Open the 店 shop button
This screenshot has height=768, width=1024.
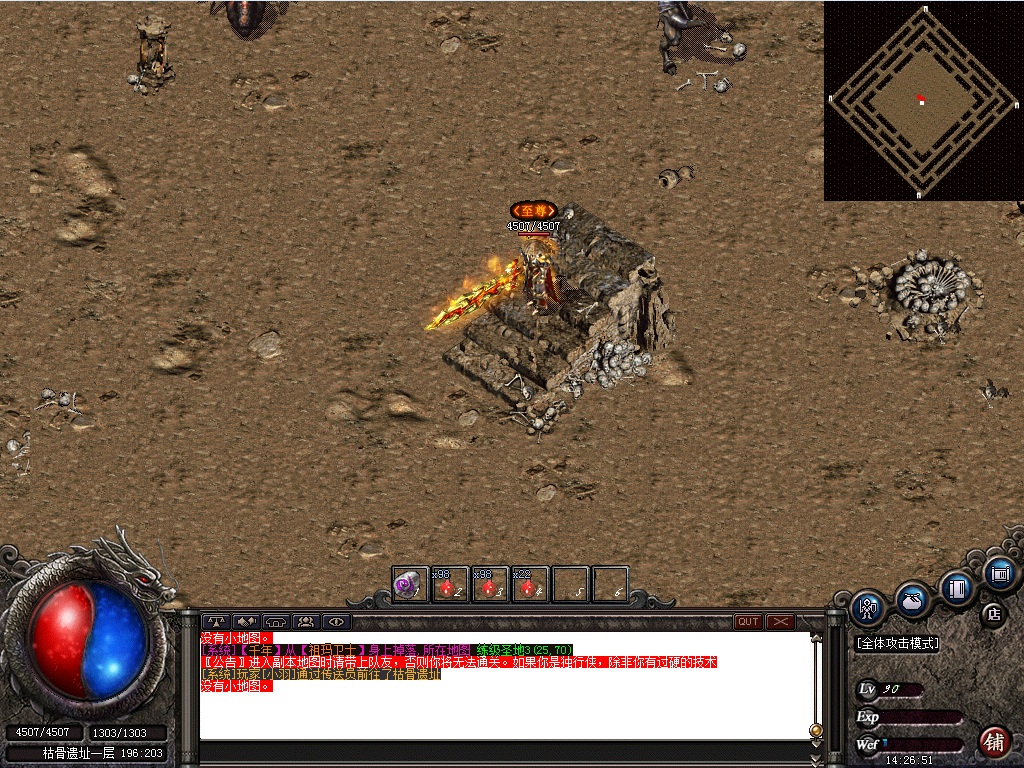click(993, 613)
